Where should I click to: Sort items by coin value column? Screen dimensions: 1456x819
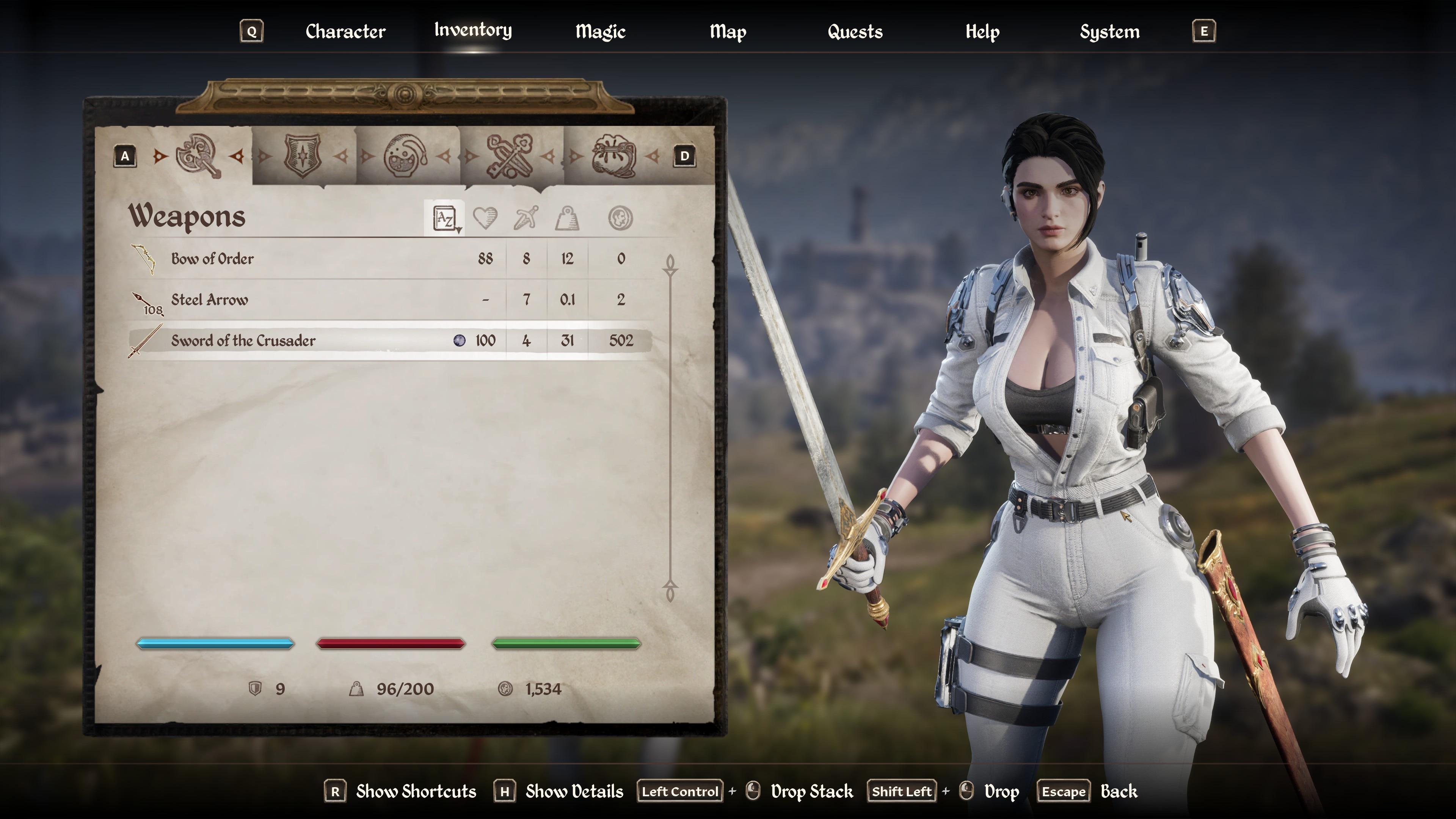click(620, 218)
